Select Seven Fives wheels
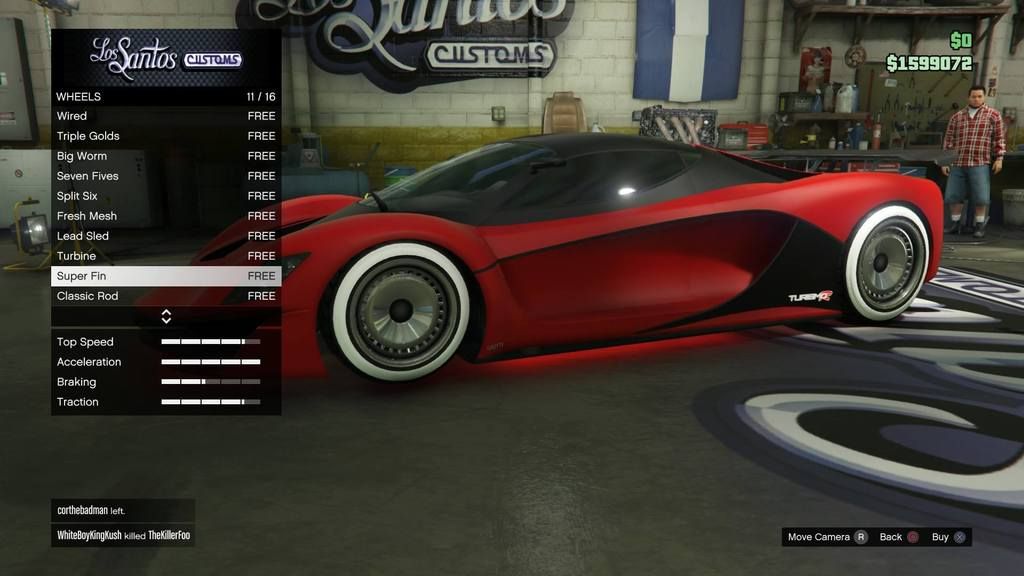Screen dimensions: 1024x576 [x=165, y=176]
